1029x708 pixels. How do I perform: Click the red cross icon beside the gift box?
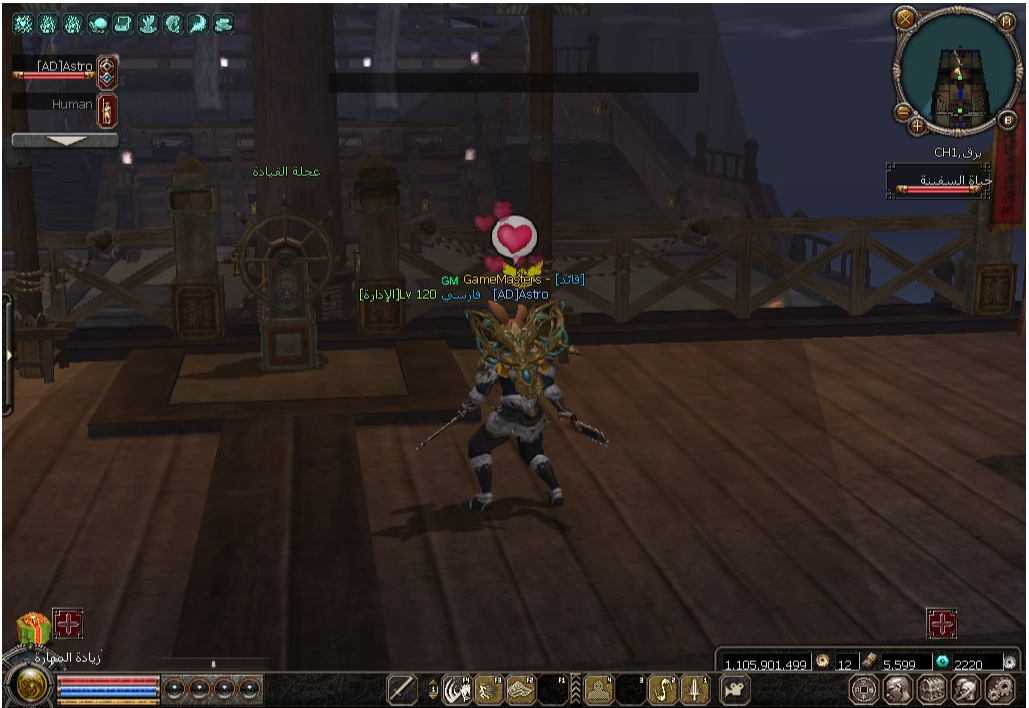coord(68,625)
